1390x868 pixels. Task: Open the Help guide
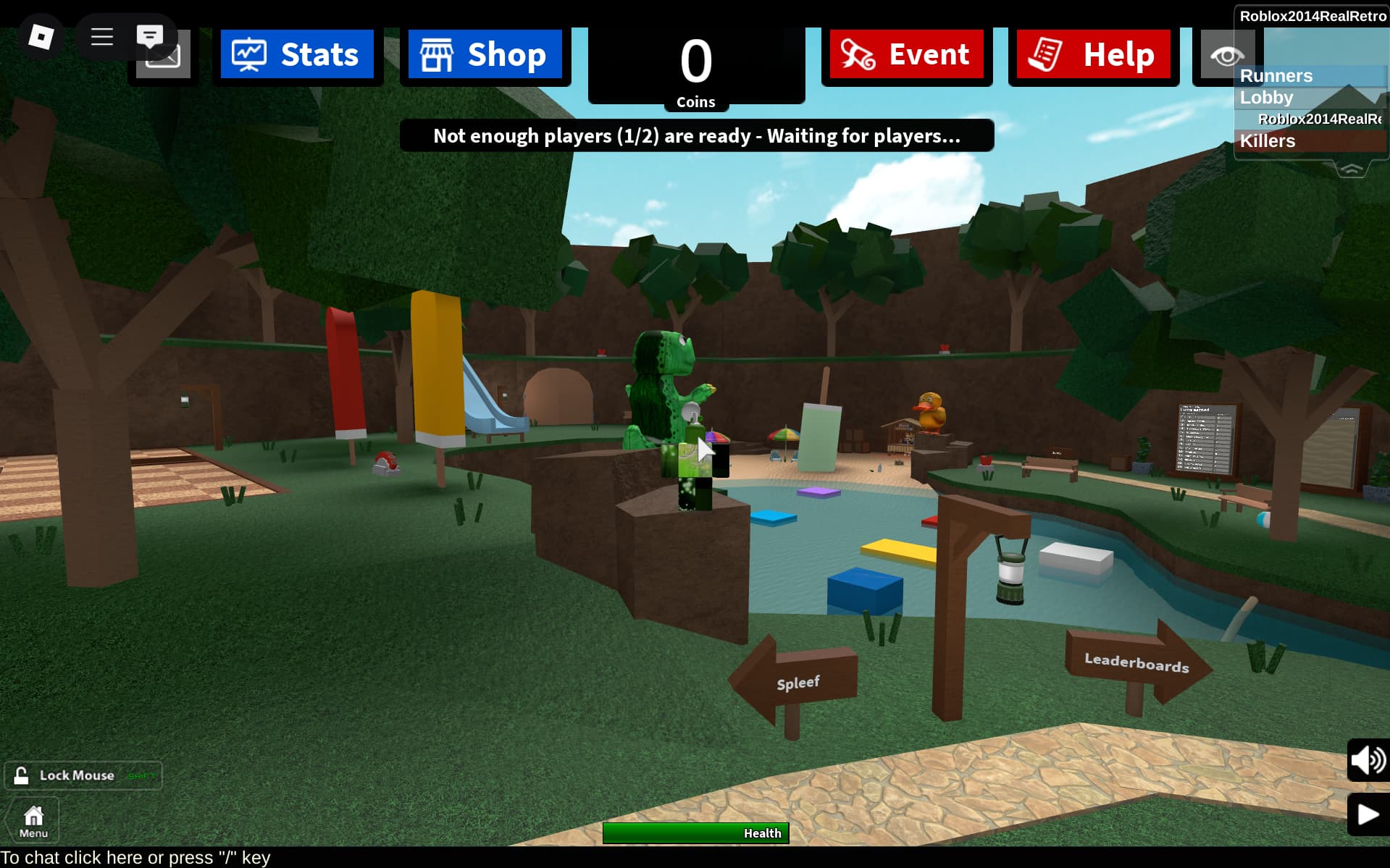click(x=1092, y=54)
